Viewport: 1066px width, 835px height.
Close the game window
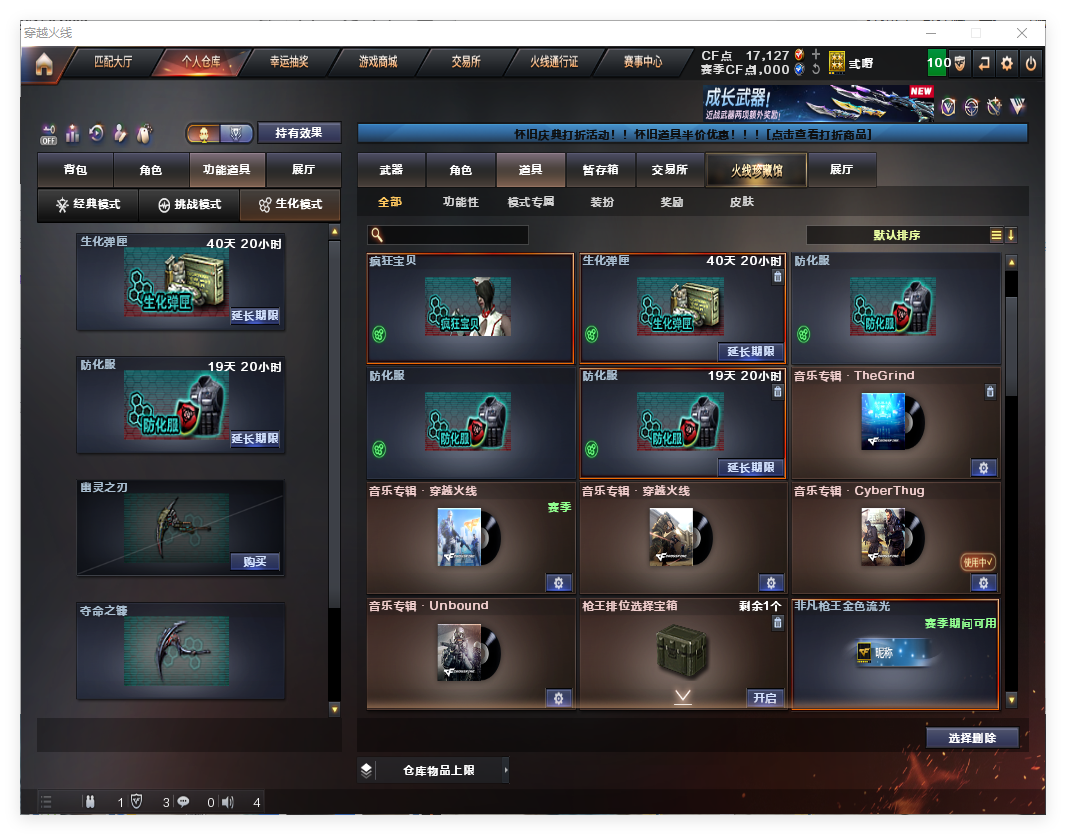point(1022,33)
